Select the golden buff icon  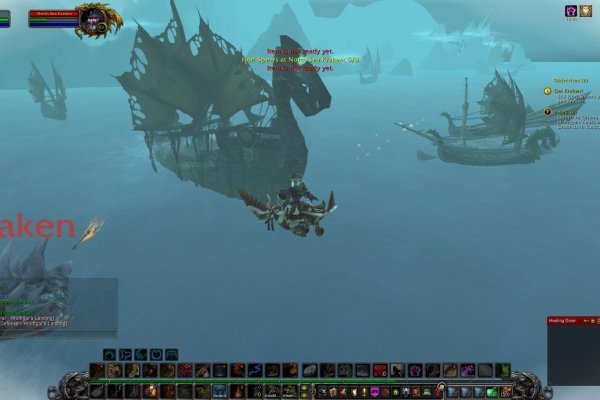585,10
